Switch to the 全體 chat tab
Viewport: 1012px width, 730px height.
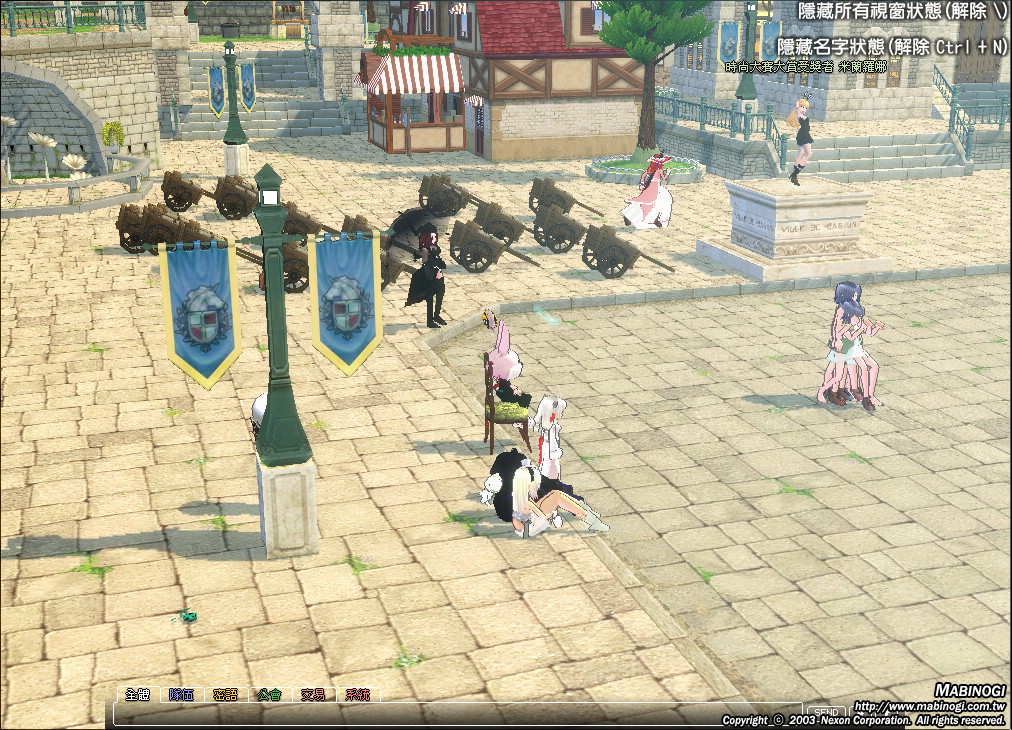coord(137,694)
